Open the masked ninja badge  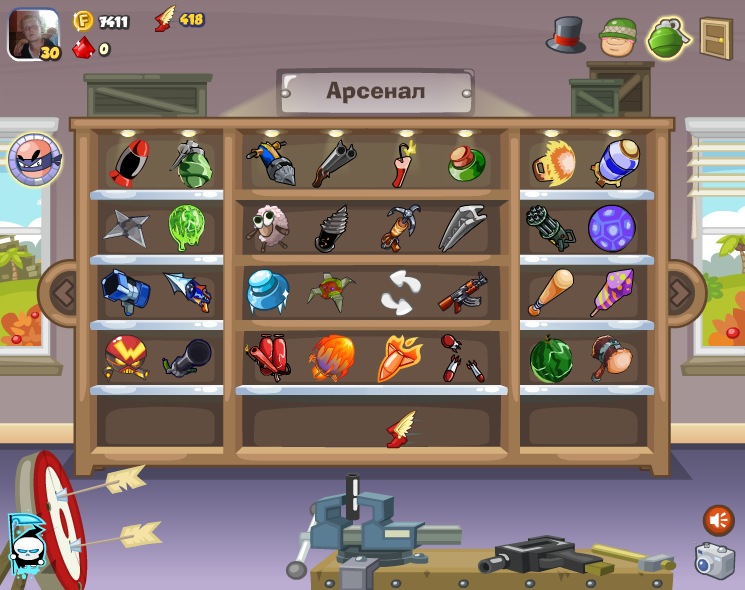pyautogui.click(x=35, y=159)
